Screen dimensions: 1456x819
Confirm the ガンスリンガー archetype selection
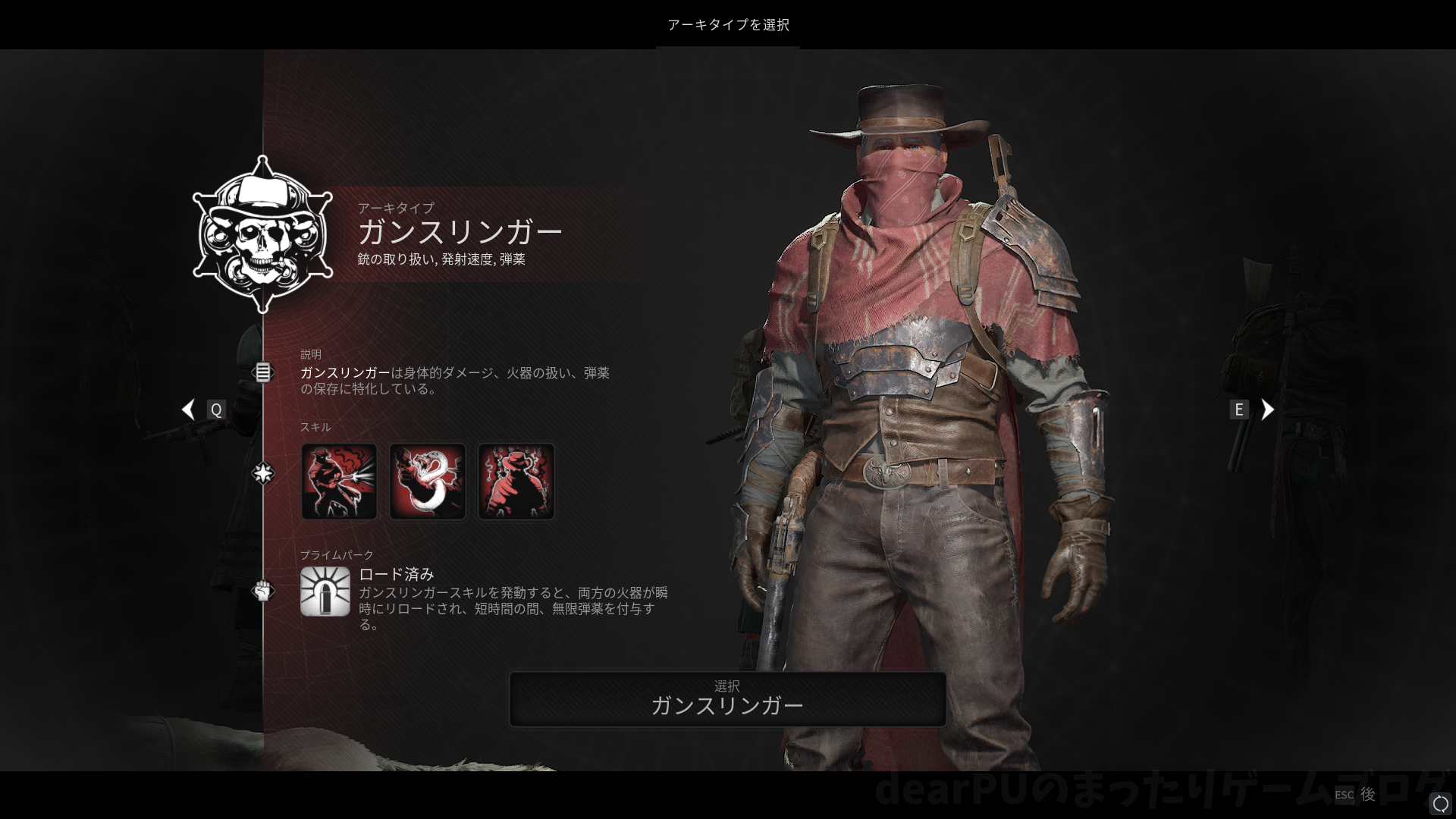coord(727,698)
